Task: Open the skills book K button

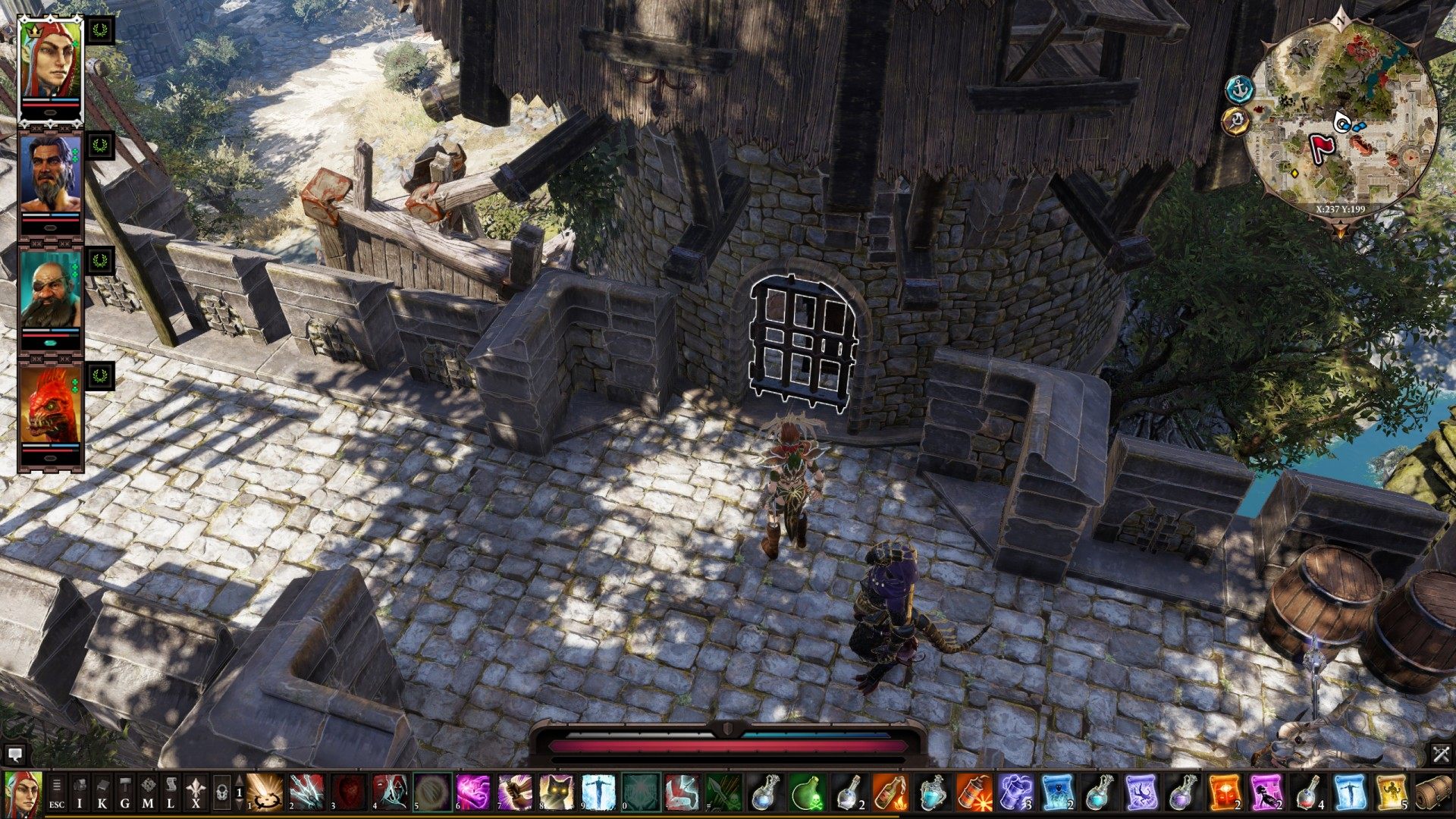Action: [x=102, y=793]
